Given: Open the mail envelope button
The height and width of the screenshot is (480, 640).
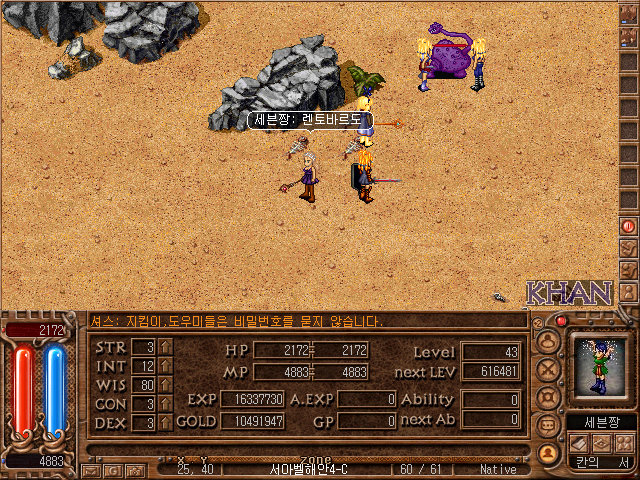Looking at the screenshot, I should (x=91, y=469).
